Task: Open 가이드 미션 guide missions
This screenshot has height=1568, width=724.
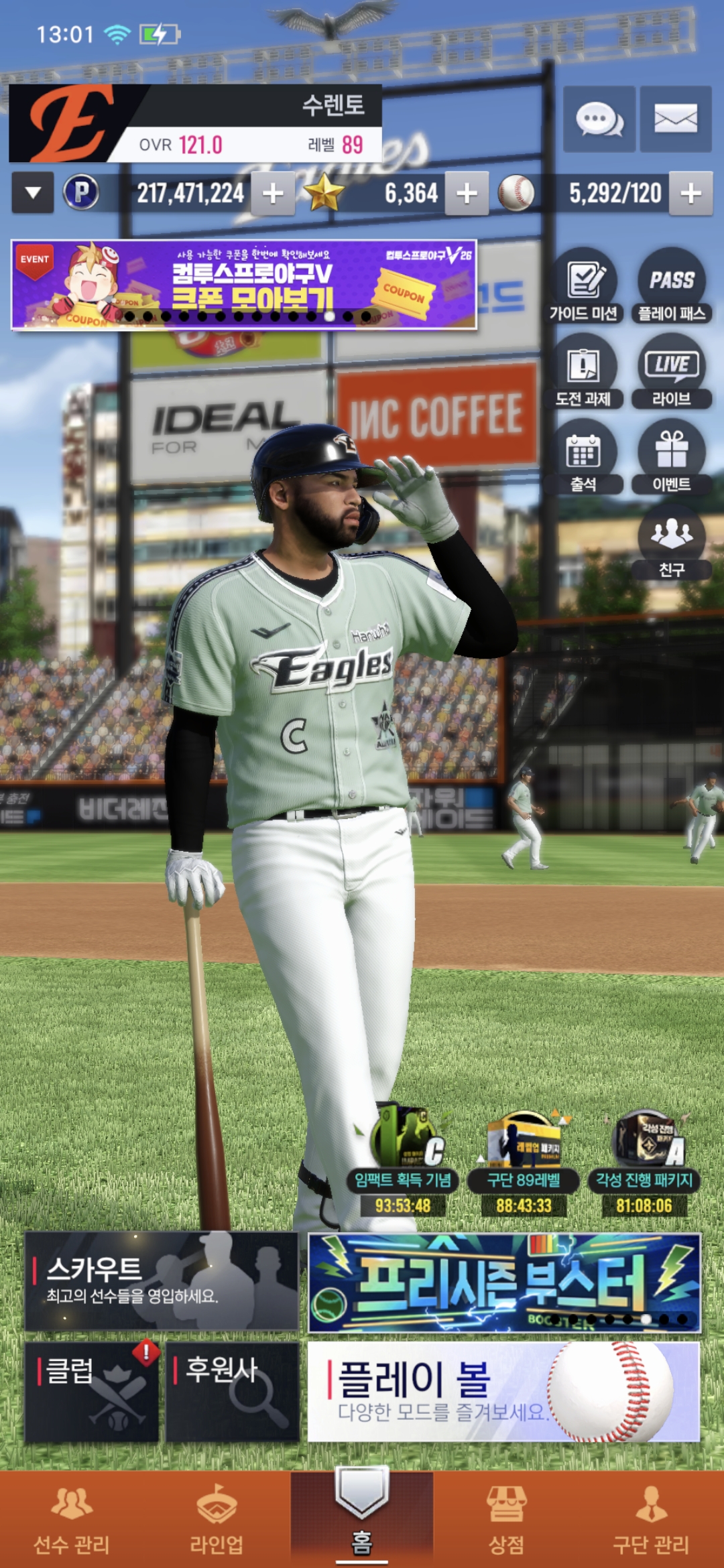Action: (583, 285)
